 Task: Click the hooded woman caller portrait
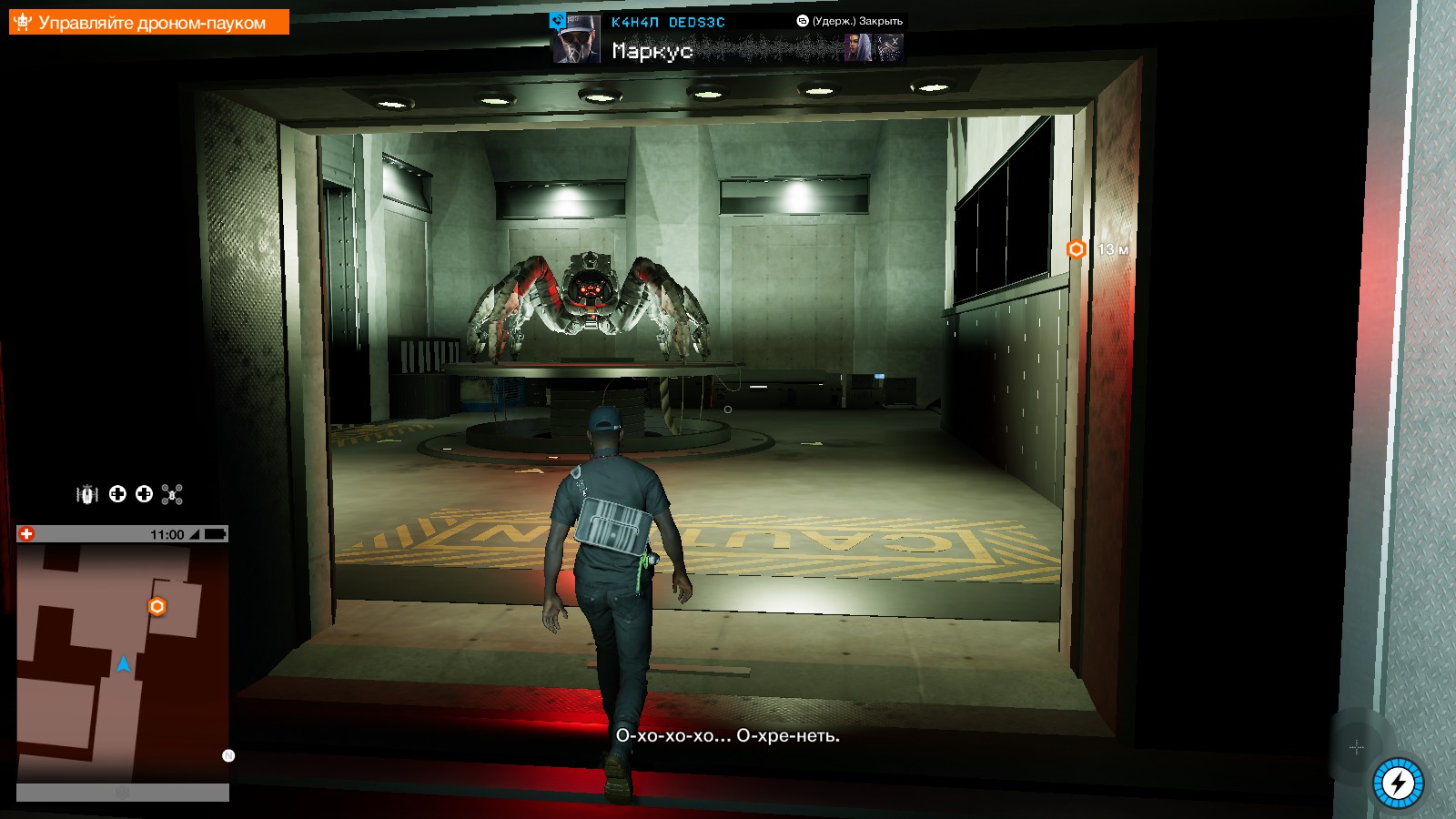click(x=858, y=47)
